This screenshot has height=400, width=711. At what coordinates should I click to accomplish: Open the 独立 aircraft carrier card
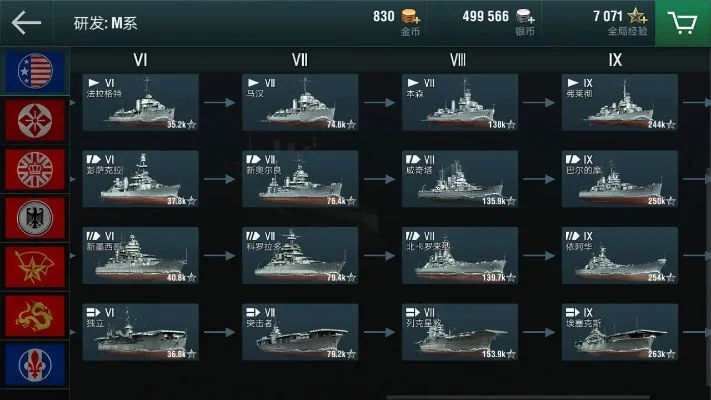point(140,332)
